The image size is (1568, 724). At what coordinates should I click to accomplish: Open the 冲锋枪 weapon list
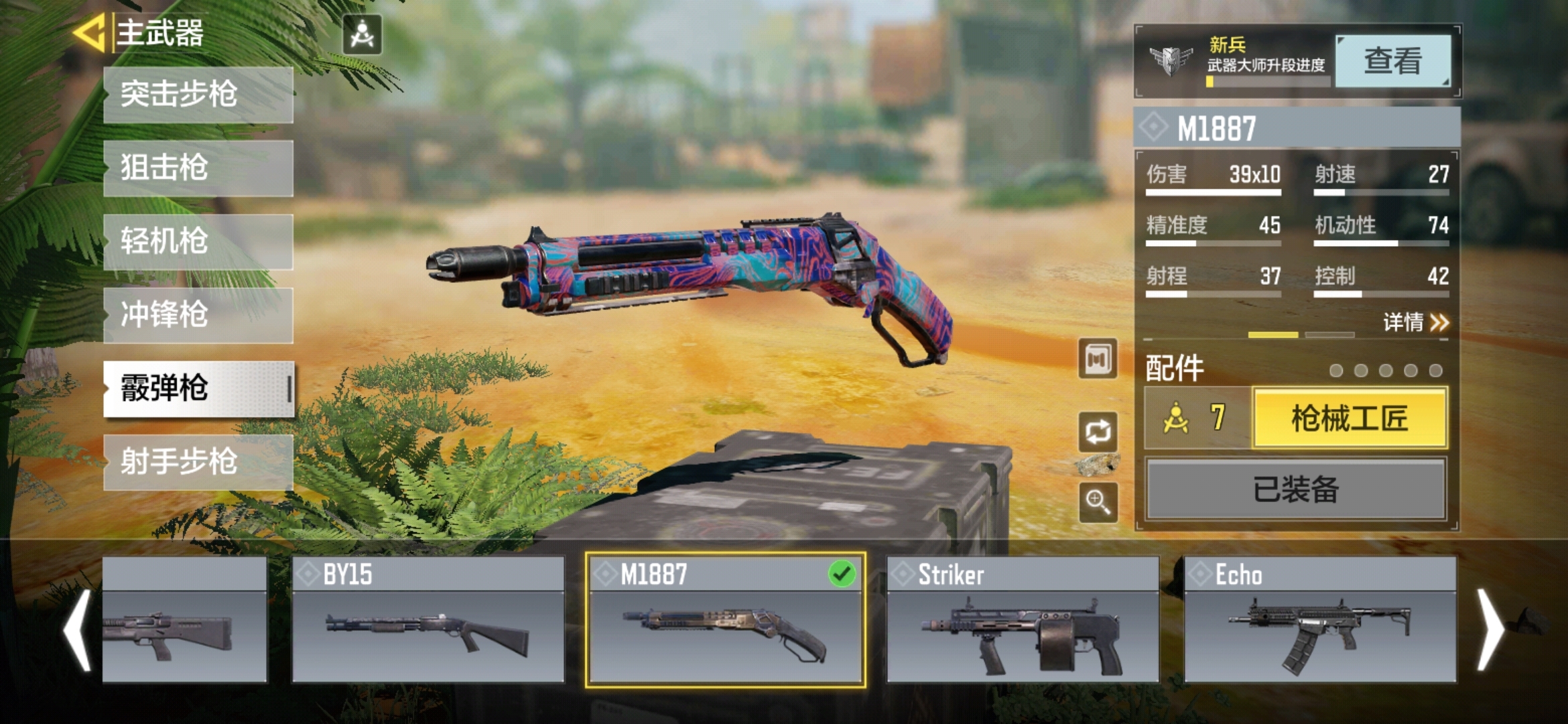(x=198, y=316)
